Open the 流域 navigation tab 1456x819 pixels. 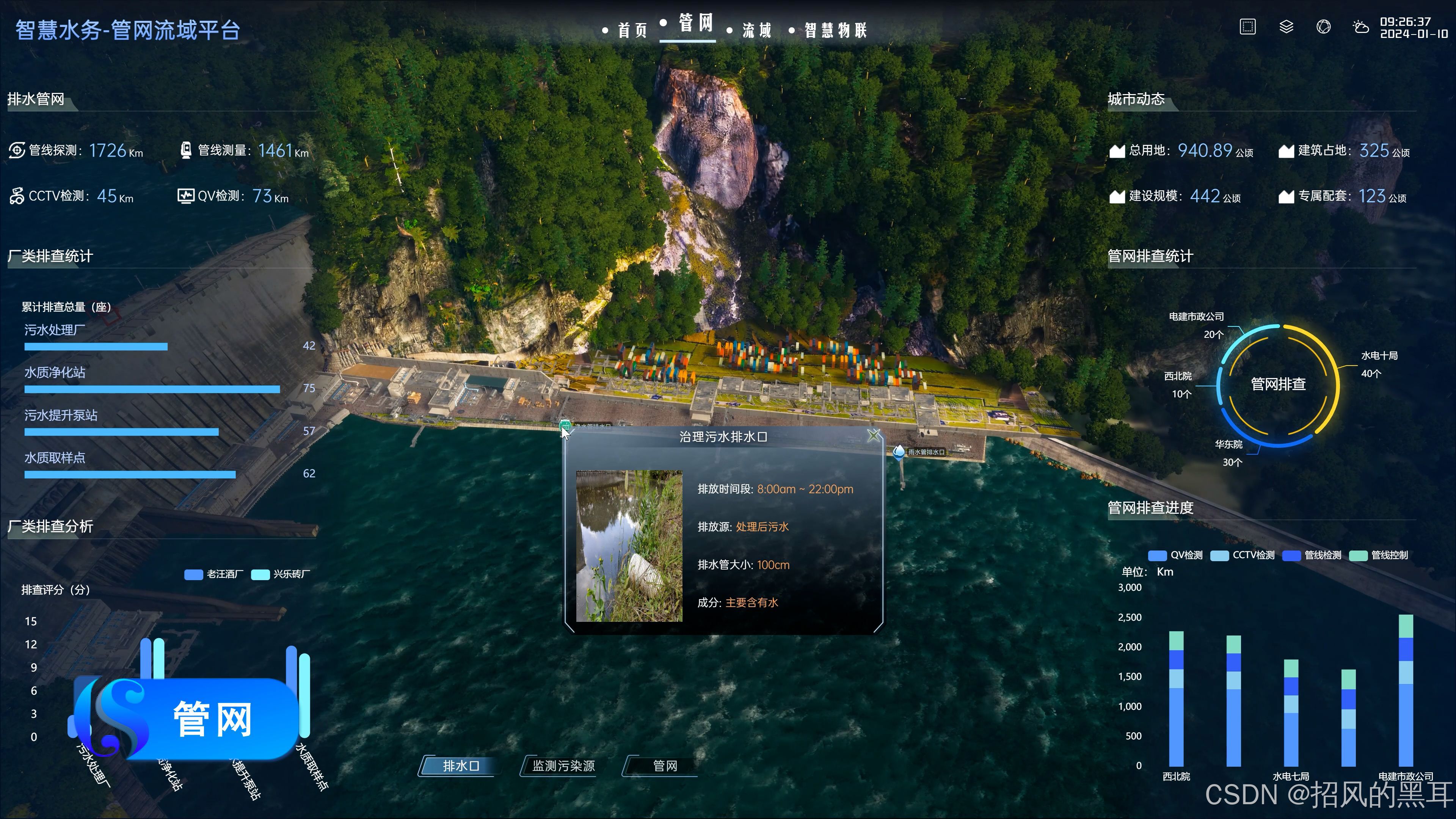pyautogui.click(x=756, y=30)
